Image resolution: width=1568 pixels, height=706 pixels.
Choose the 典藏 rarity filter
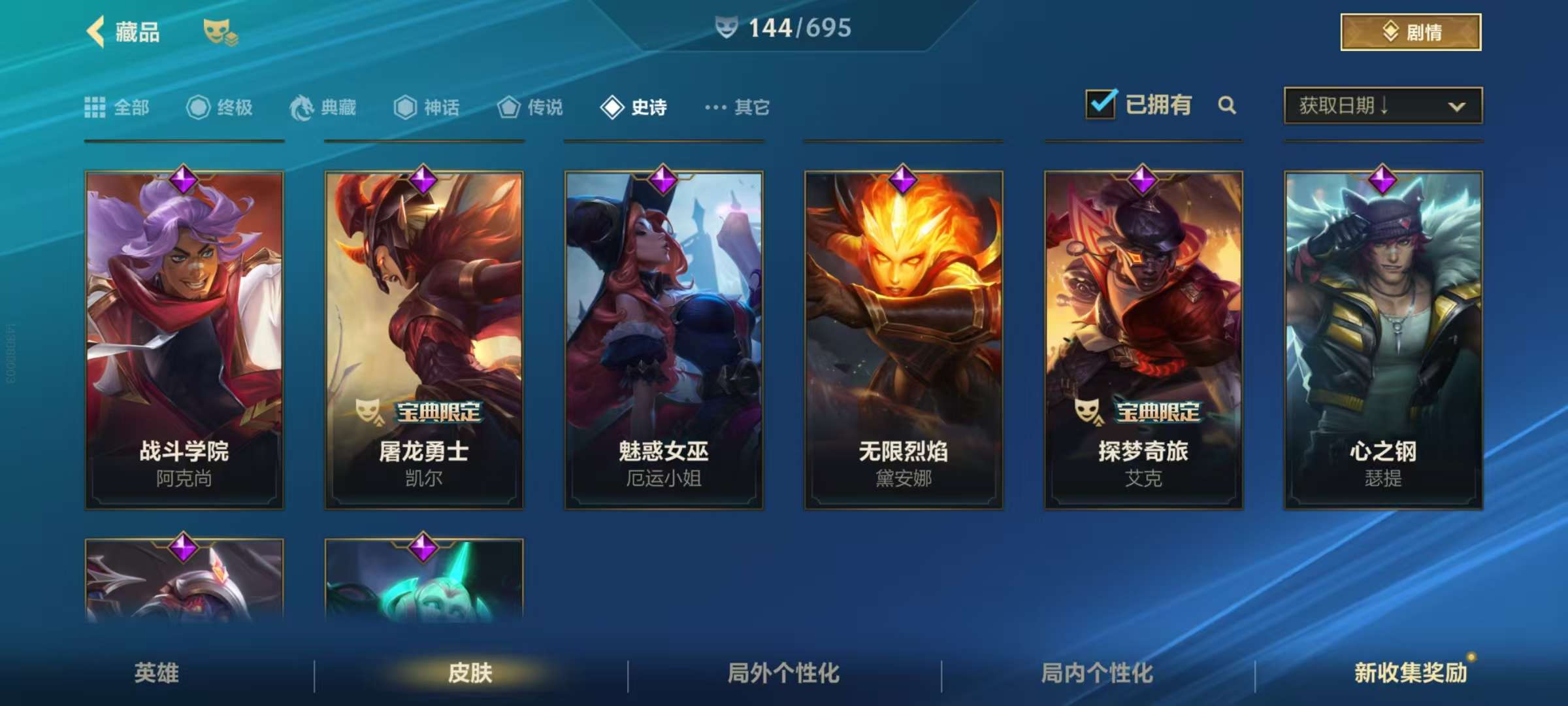tap(323, 107)
